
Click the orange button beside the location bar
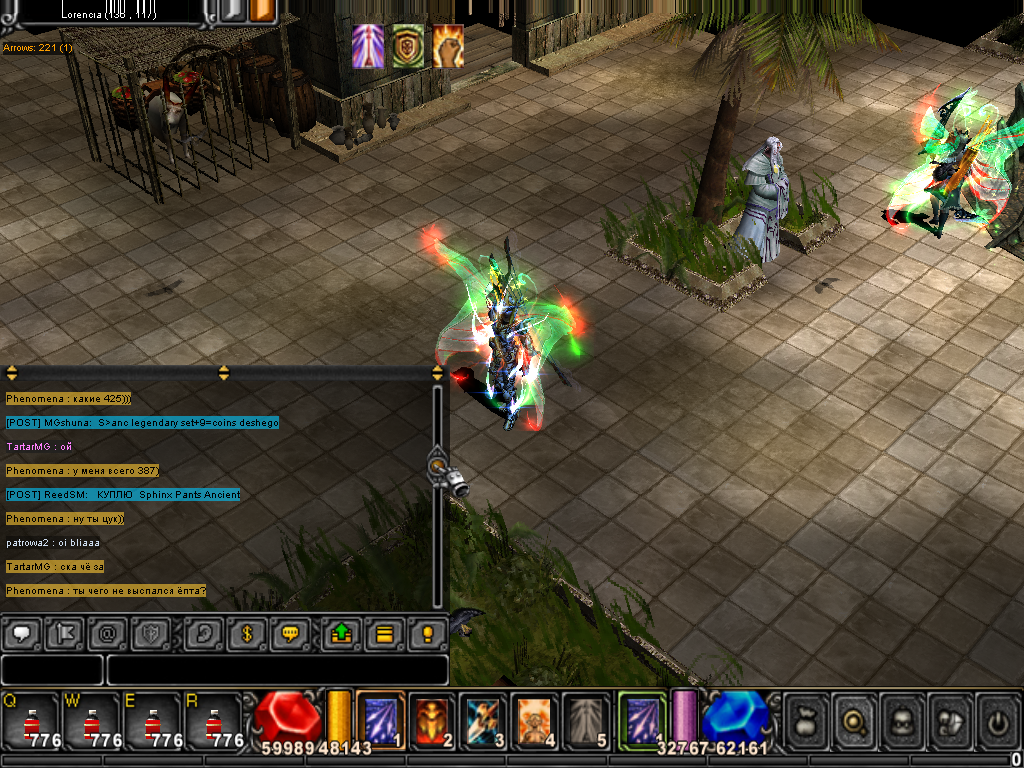click(262, 11)
